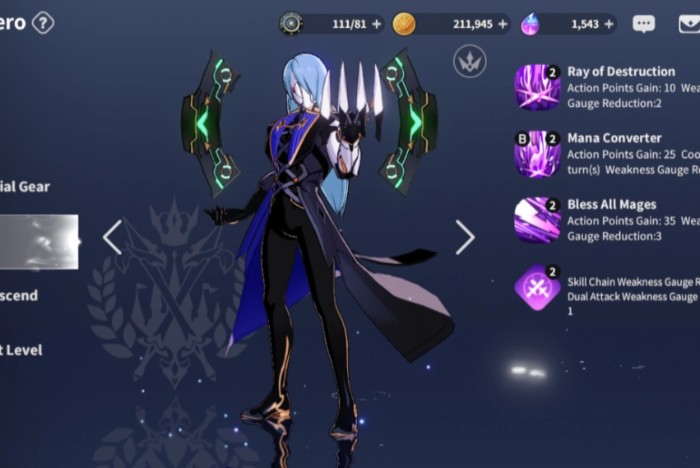Show the previous hero with left arrow
700x468 pixels.
tap(112, 237)
